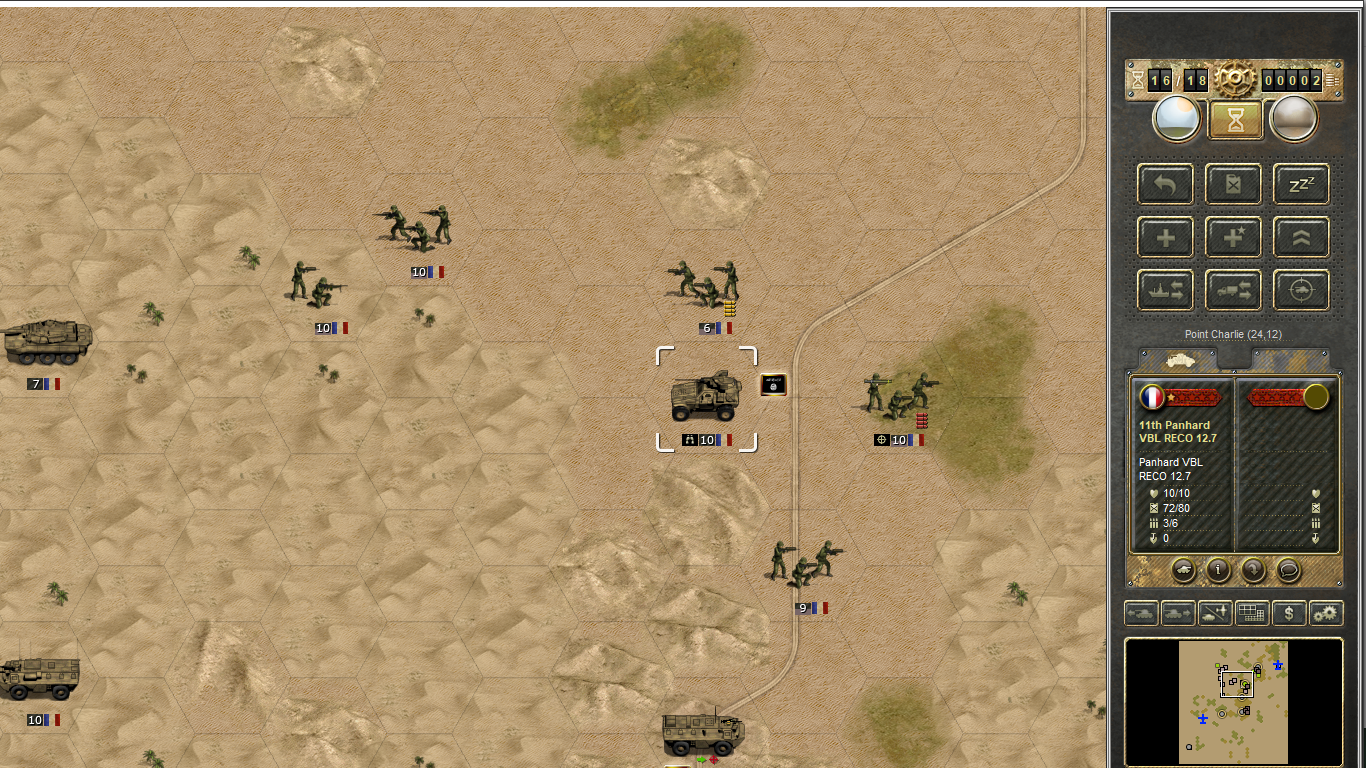Activate the tank crosshair target button

click(1301, 290)
